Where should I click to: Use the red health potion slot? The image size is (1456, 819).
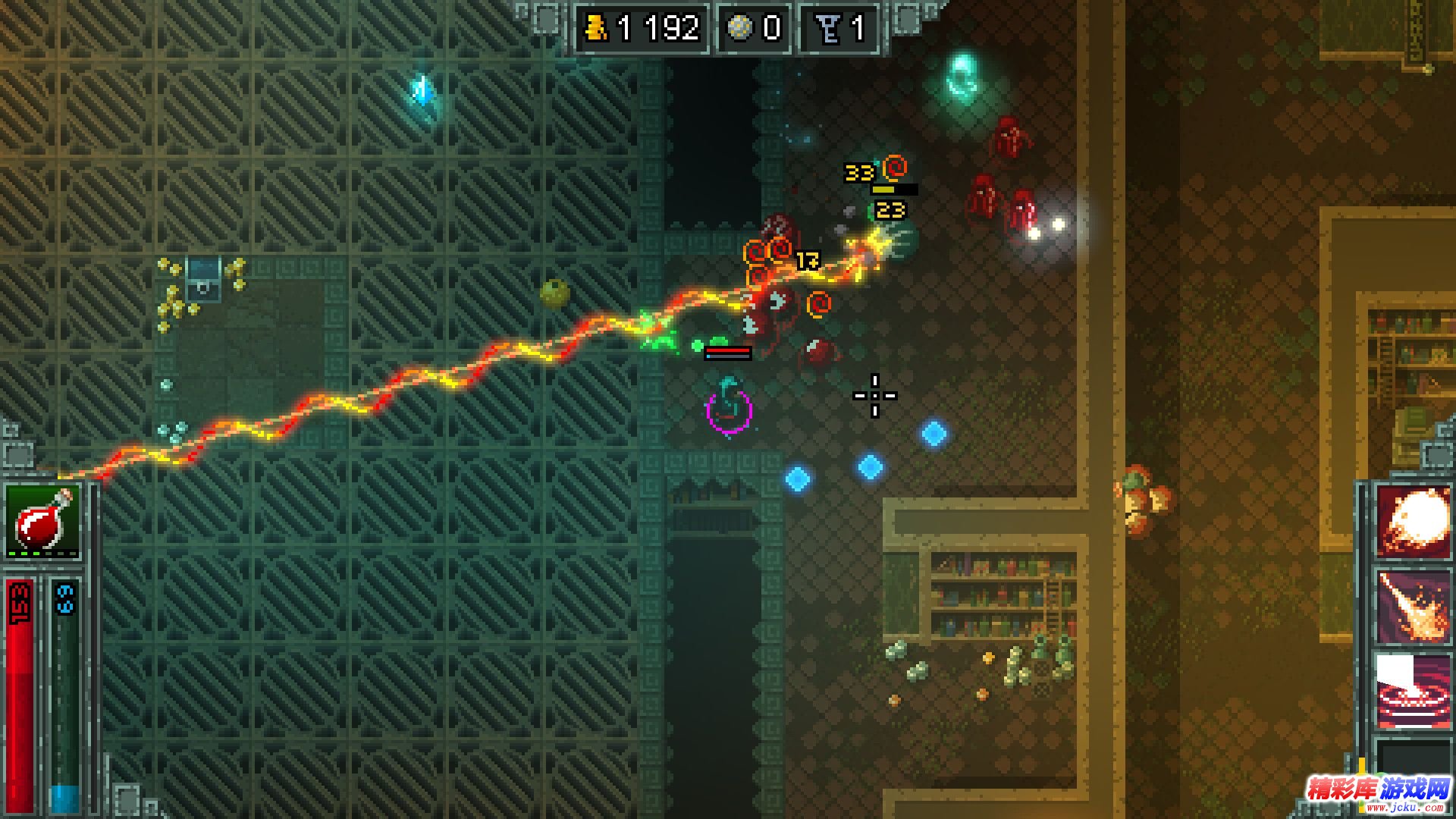pos(42,522)
